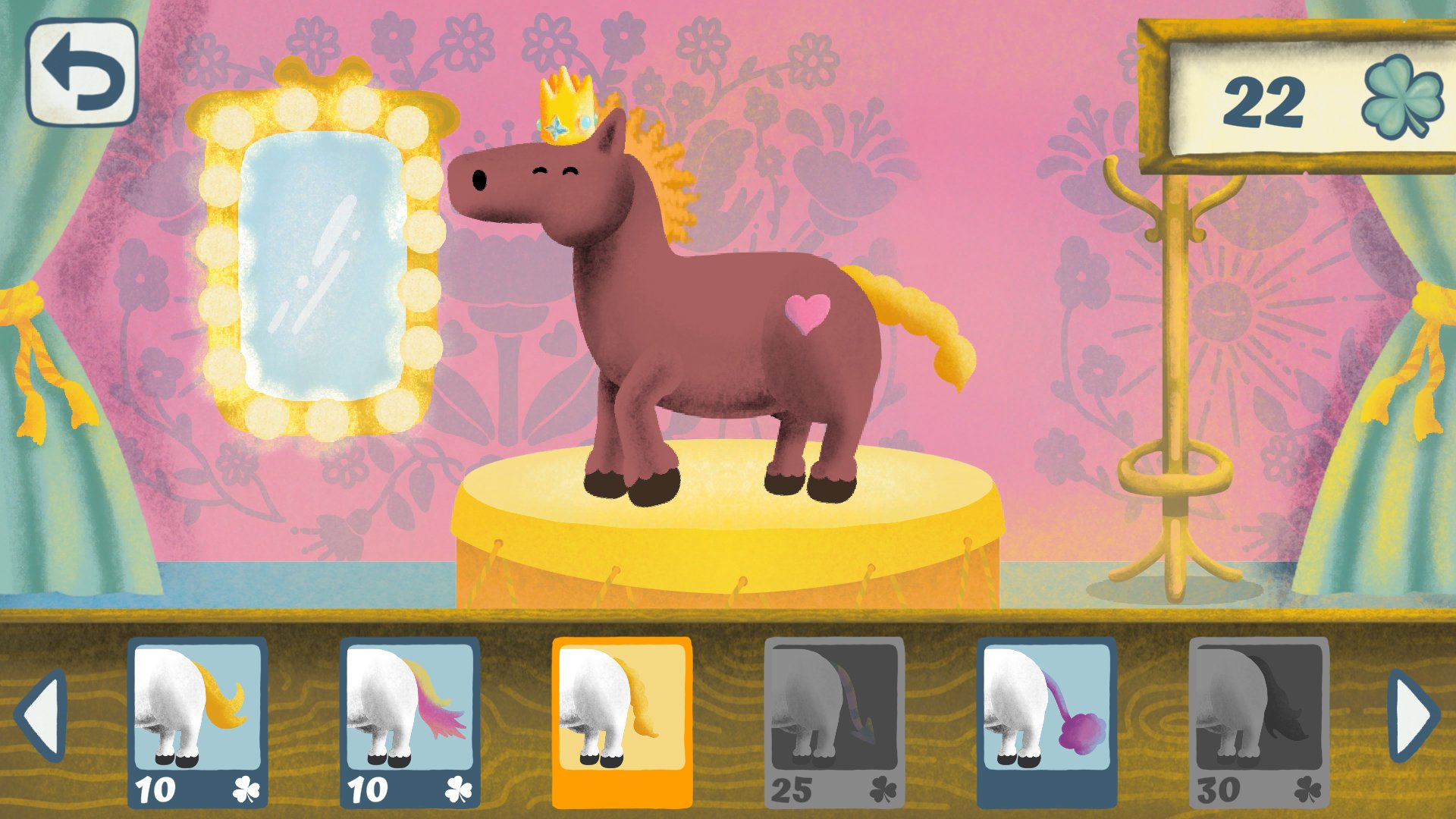Show previous tail options with left arrow

[42, 715]
